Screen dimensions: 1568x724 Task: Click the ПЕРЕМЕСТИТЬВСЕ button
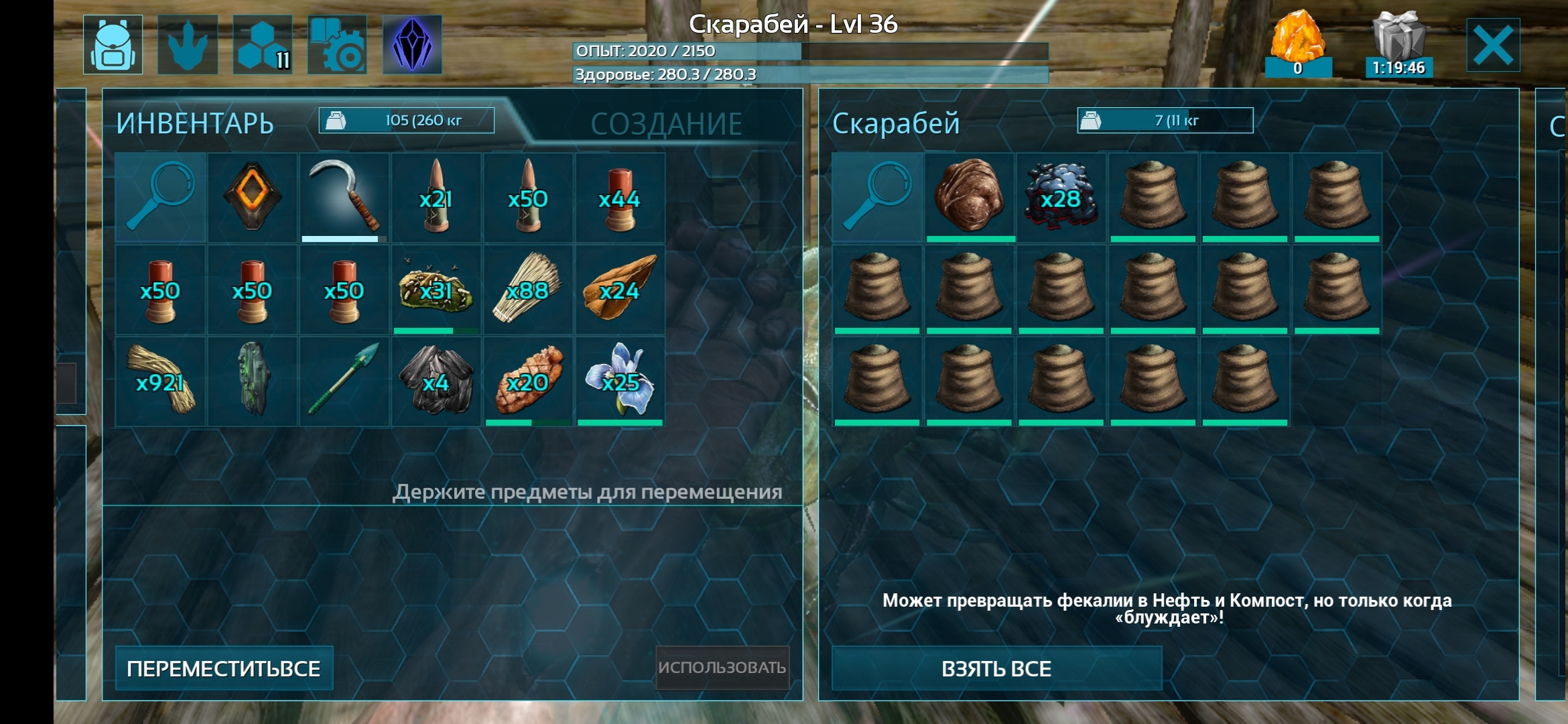point(224,668)
